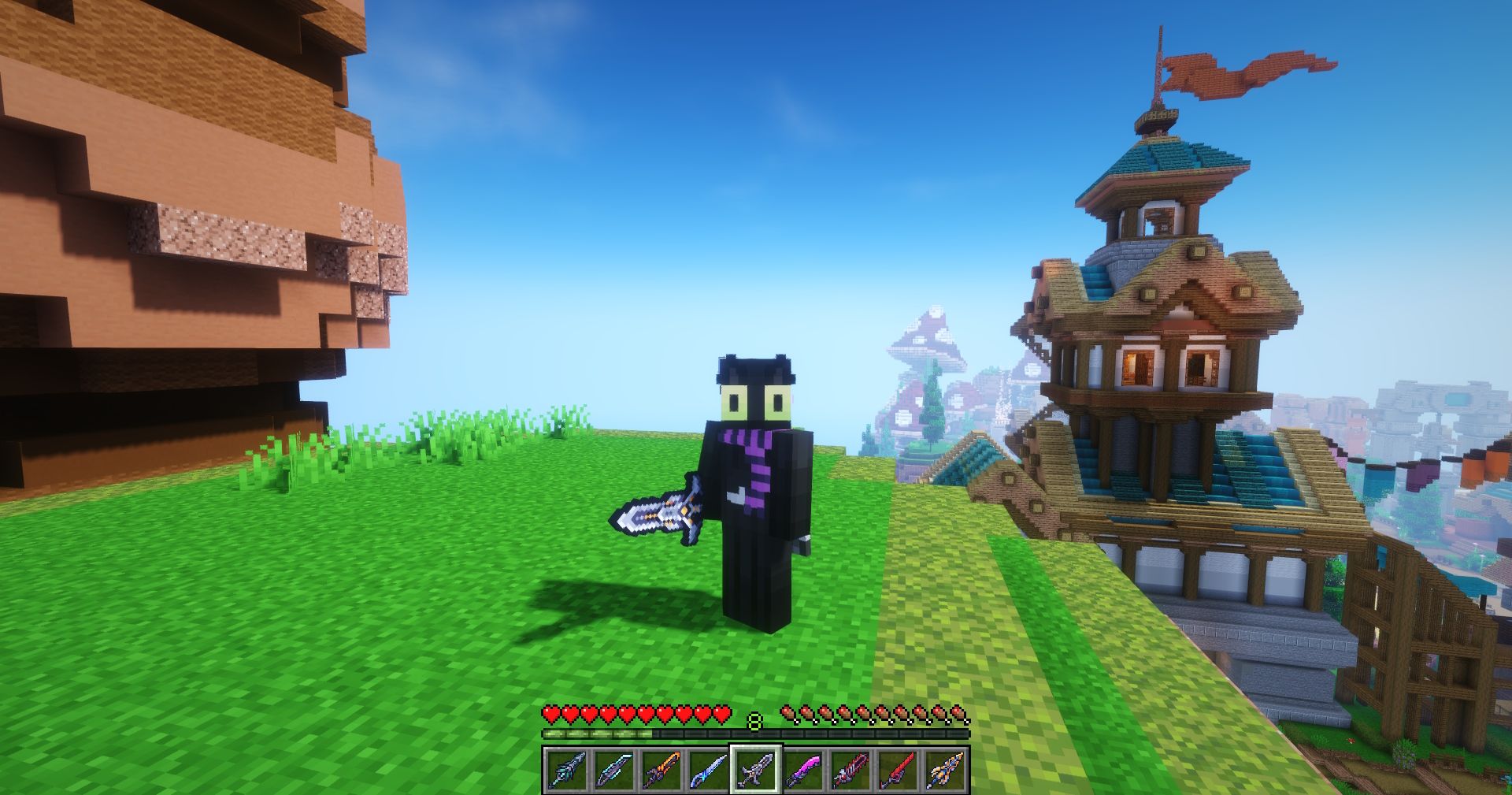1512x795 pixels.
Task: Click the first heart in the health bar
Action: [549, 713]
